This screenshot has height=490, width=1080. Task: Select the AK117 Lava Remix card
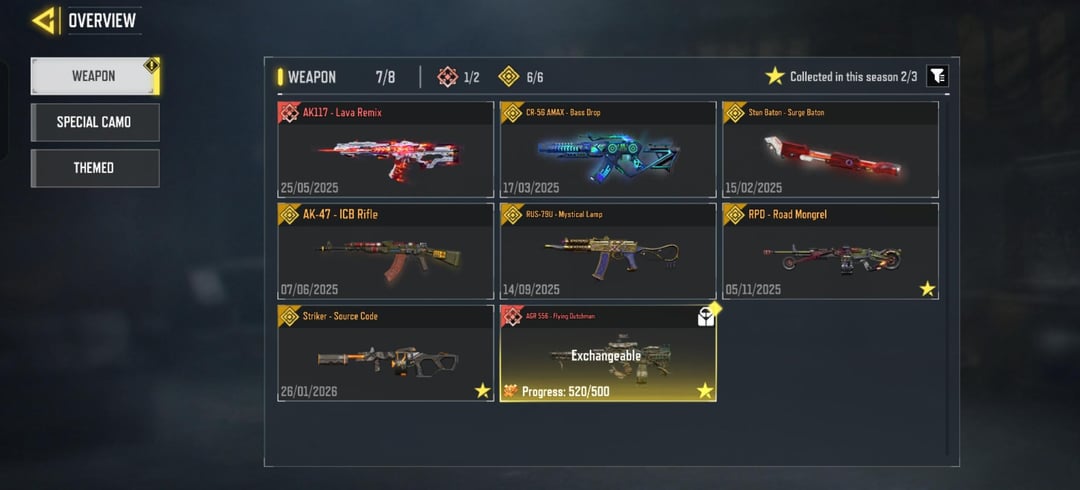[x=385, y=150]
